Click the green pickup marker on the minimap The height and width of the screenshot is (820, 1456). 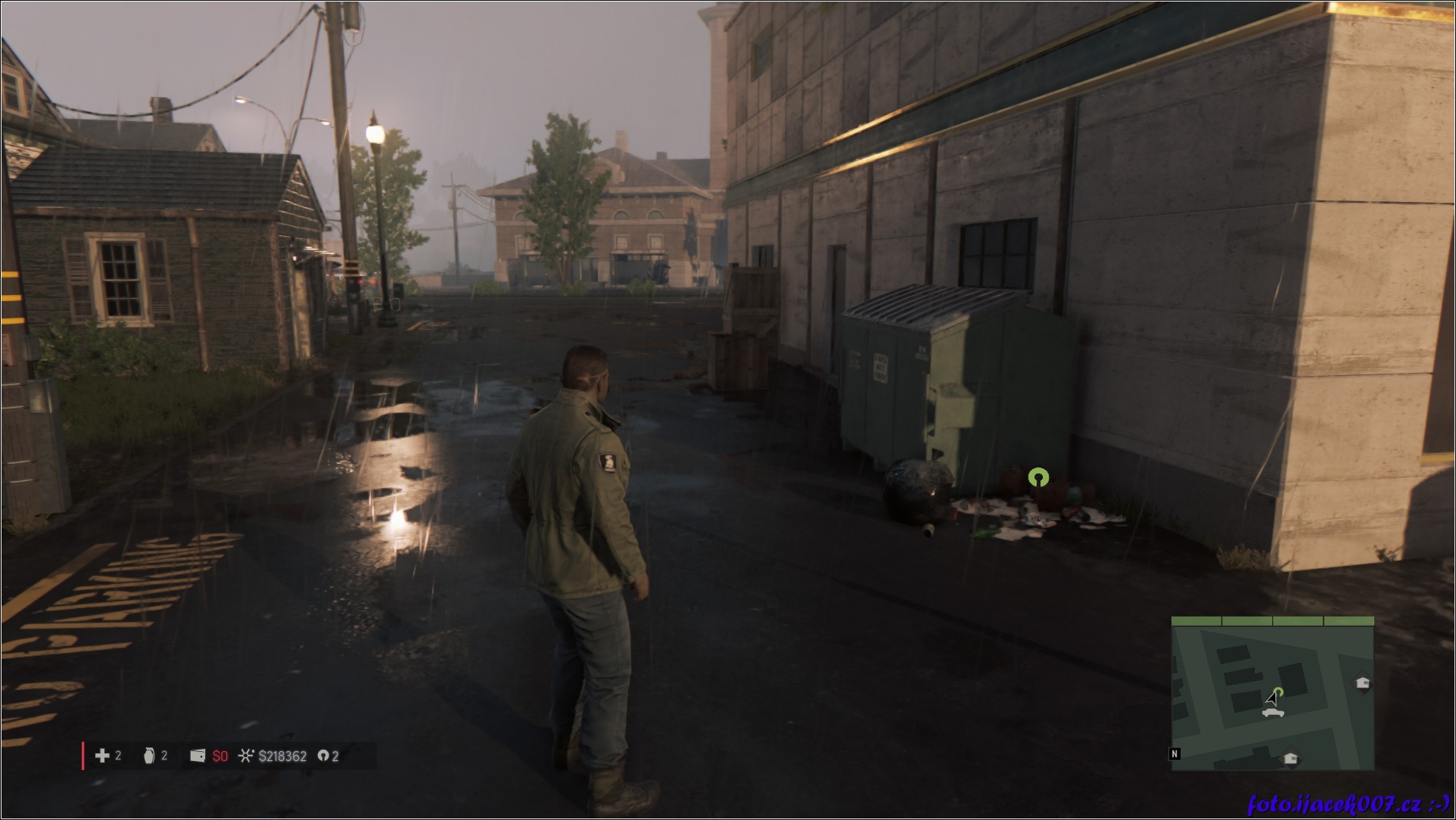pos(1279,691)
